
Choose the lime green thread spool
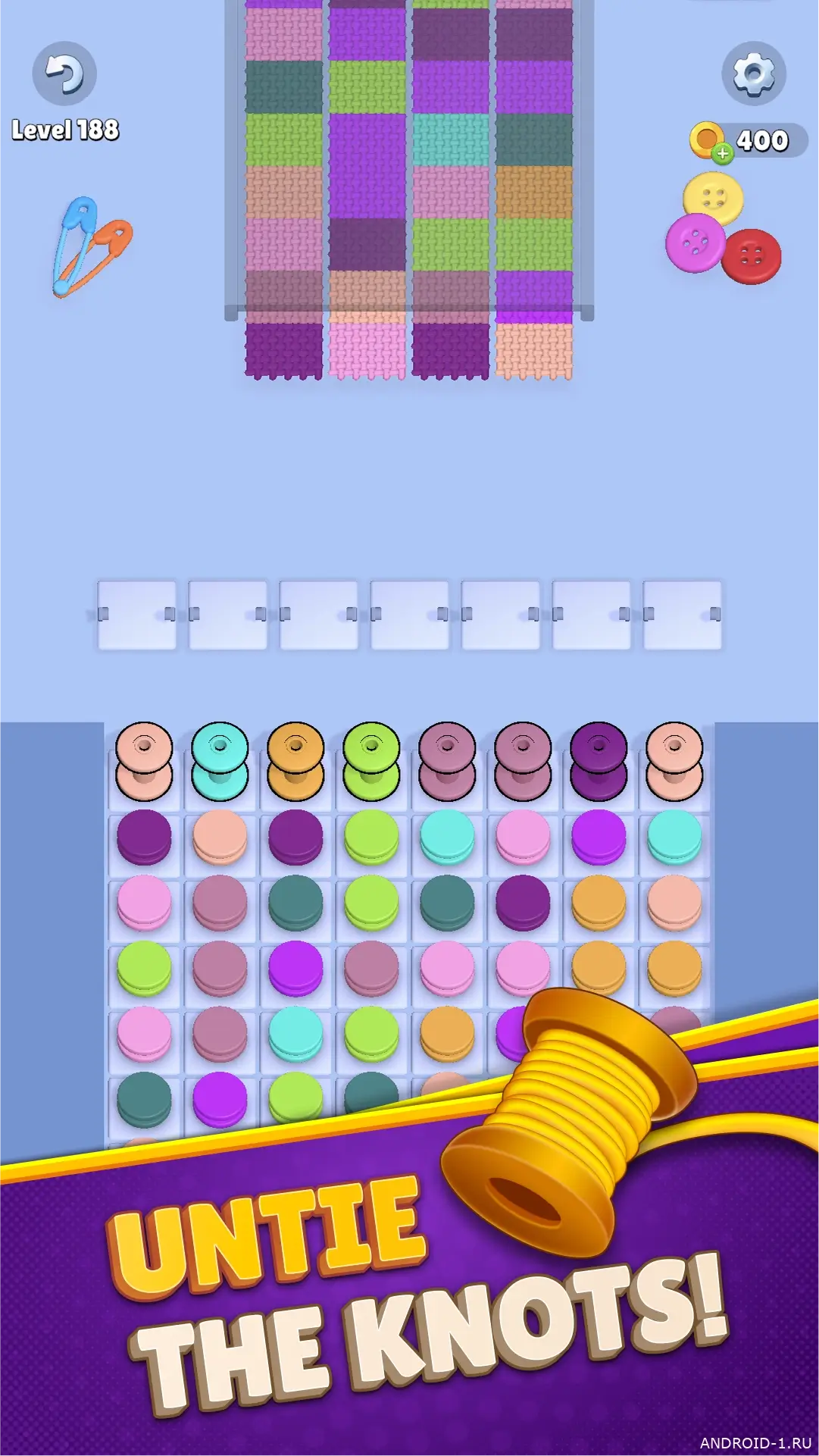click(371, 760)
